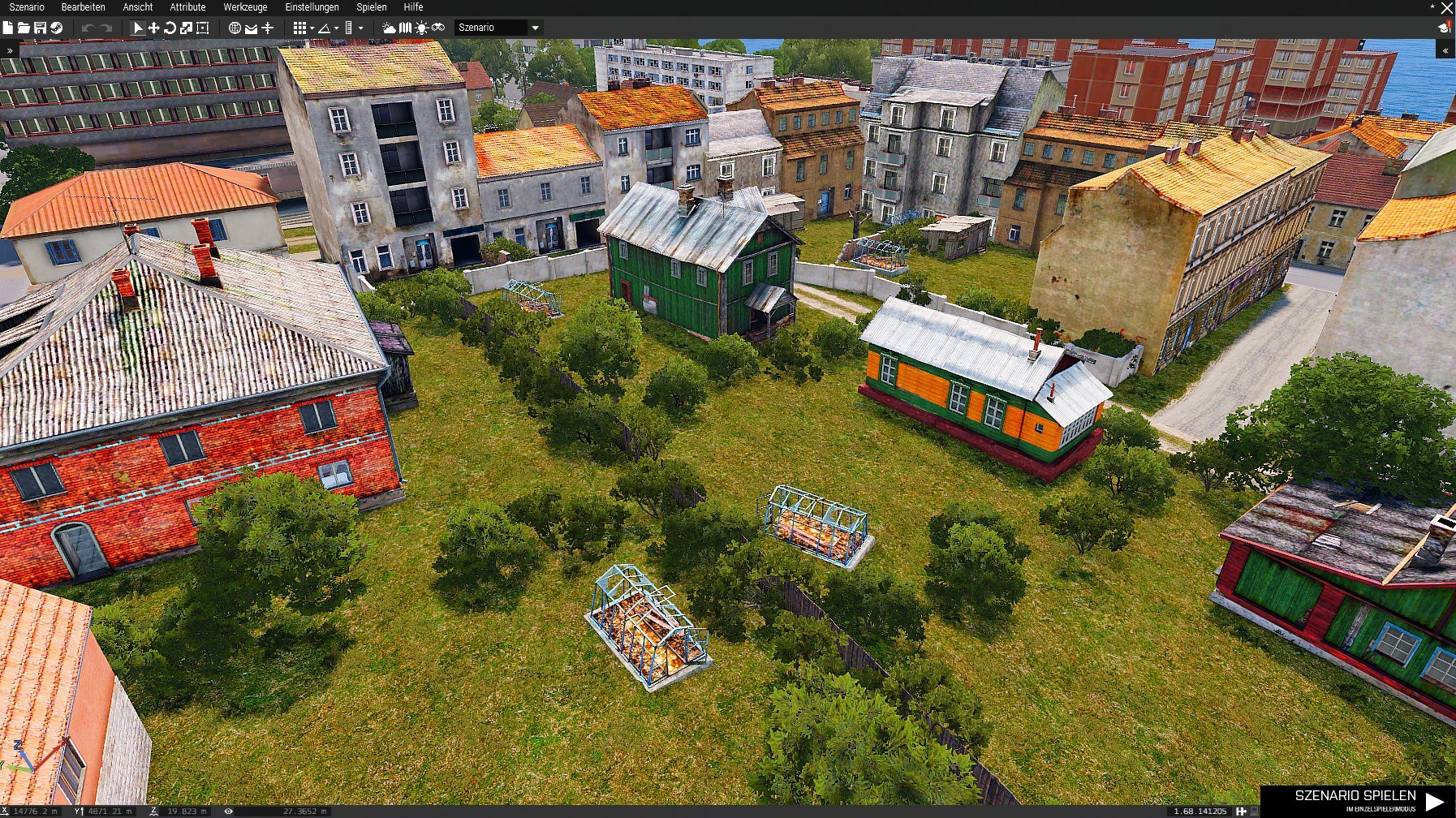Open the Werkzeuge menu

(245, 7)
